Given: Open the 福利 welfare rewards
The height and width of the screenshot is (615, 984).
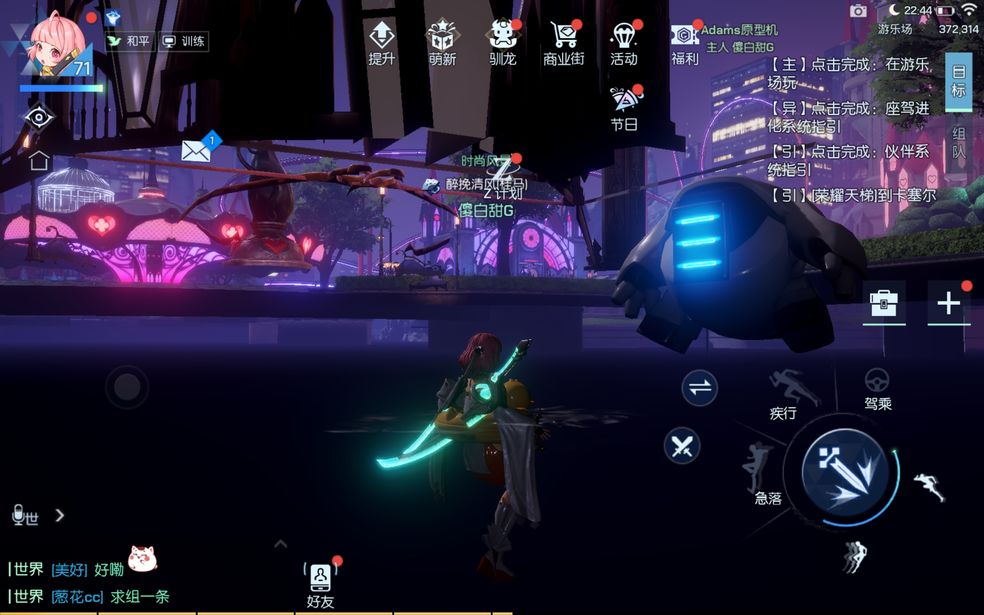Looking at the screenshot, I should click(x=685, y=42).
